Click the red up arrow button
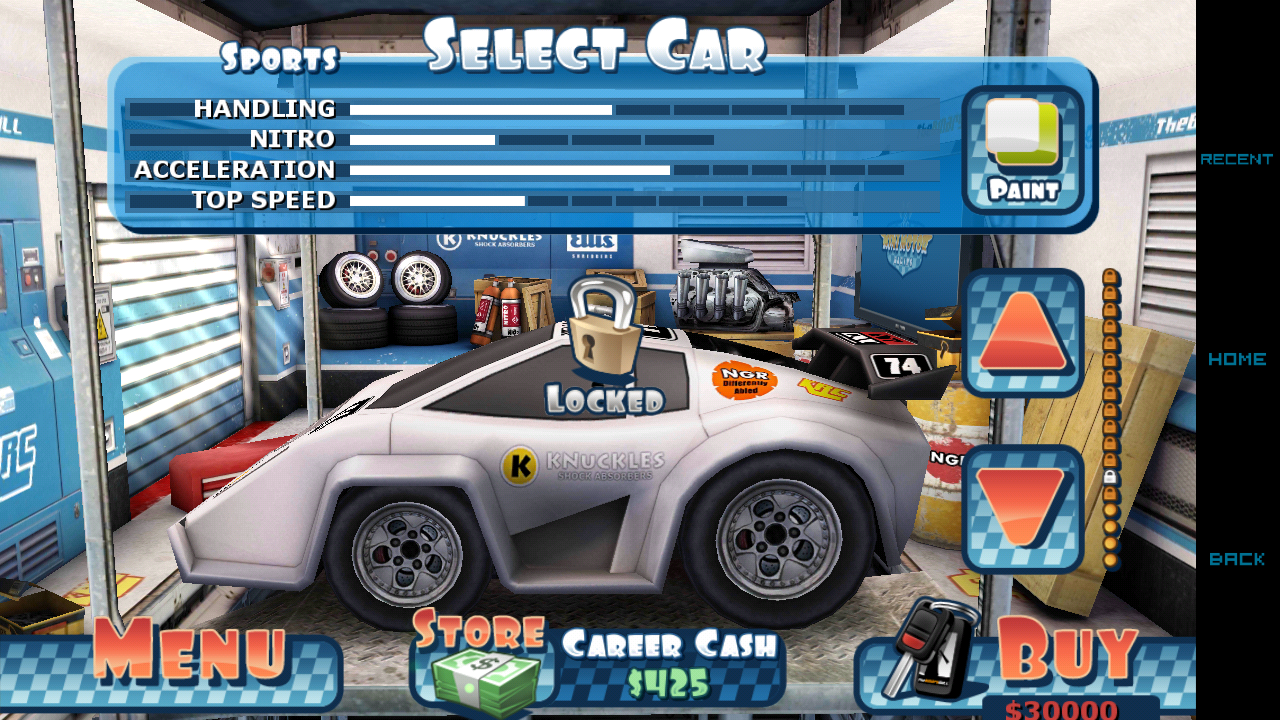1280x720 pixels. point(1022,332)
